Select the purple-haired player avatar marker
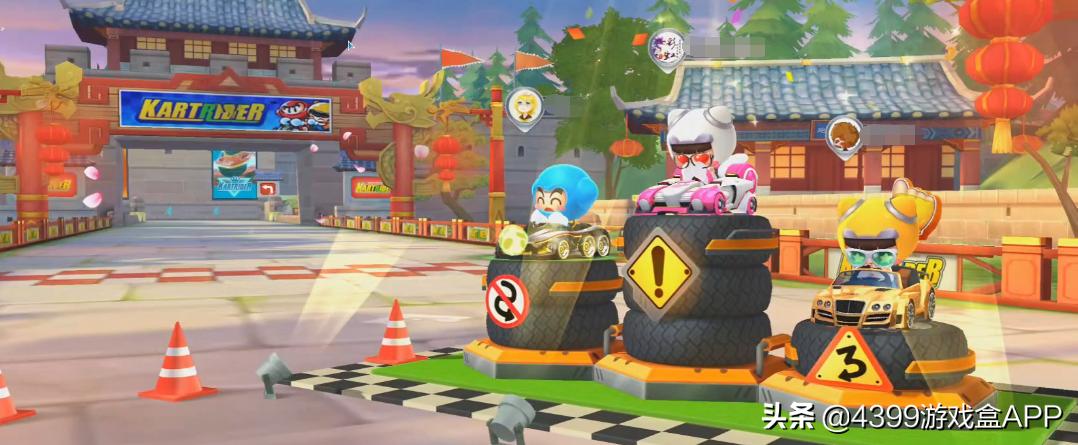 click(x=663, y=46)
